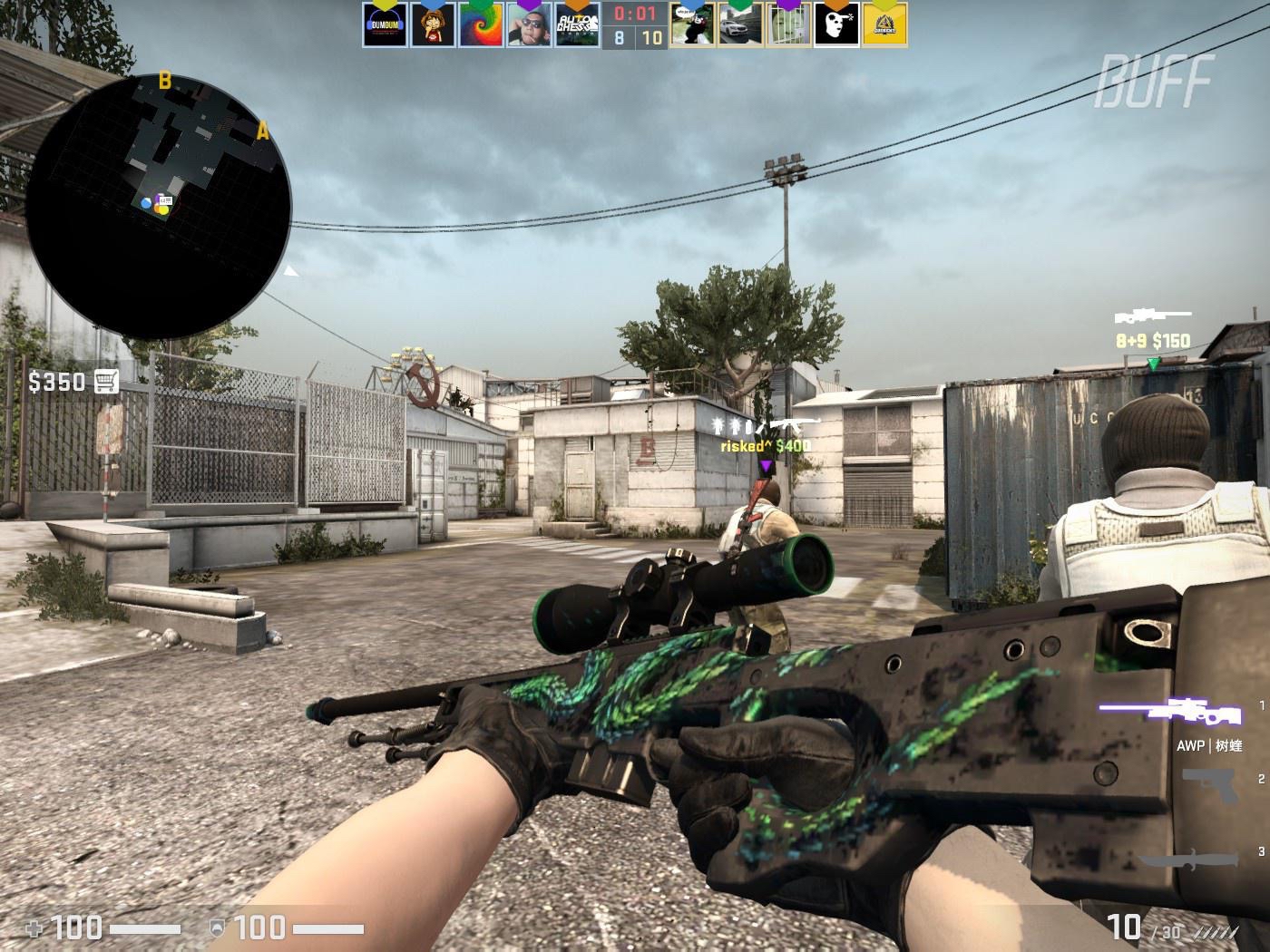Click the yellow emblem avatar at far right

coord(884,23)
